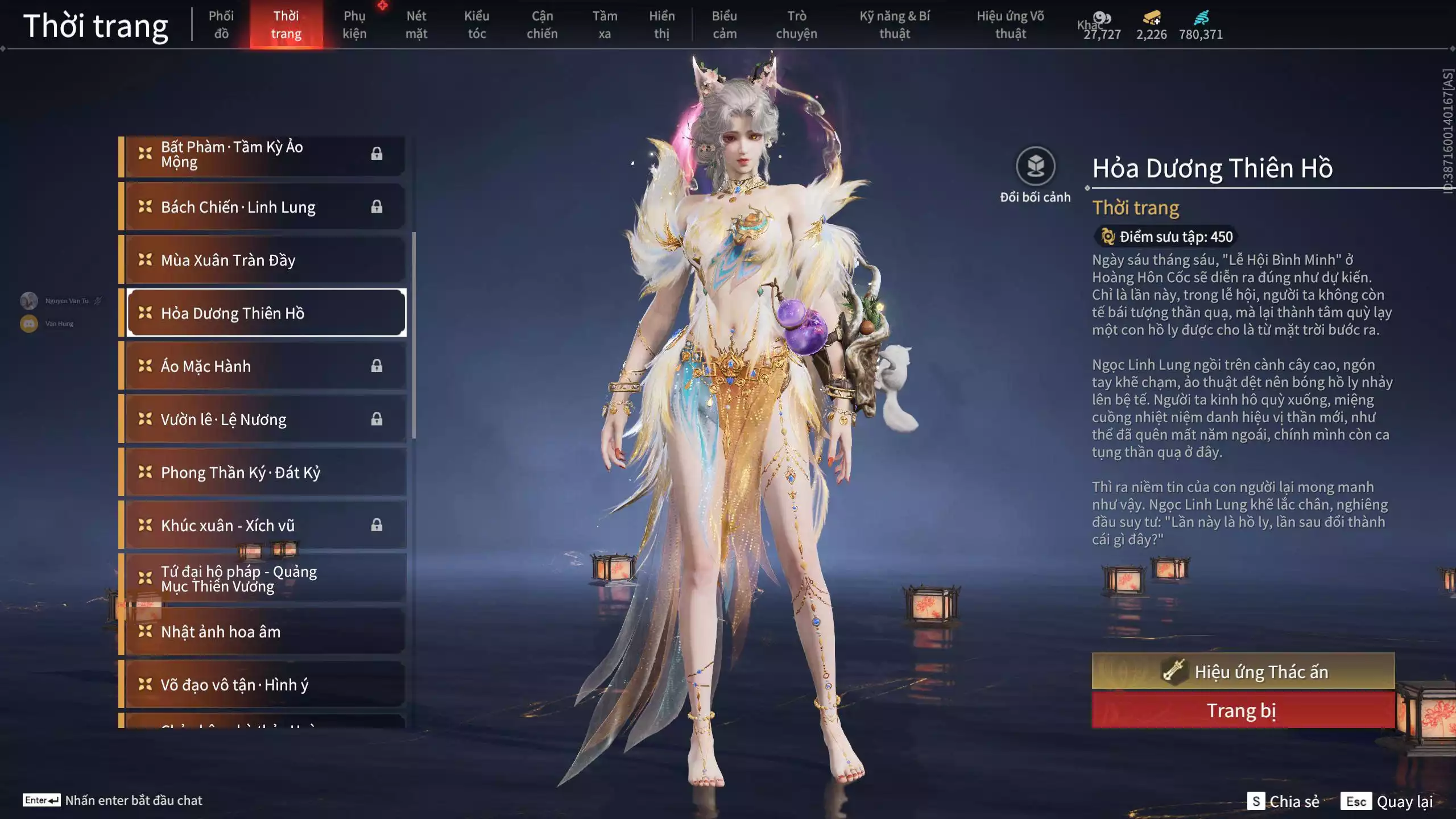
Task: Open the gold ingot currency panel showing 2,226
Action: (x=1151, y=18)
